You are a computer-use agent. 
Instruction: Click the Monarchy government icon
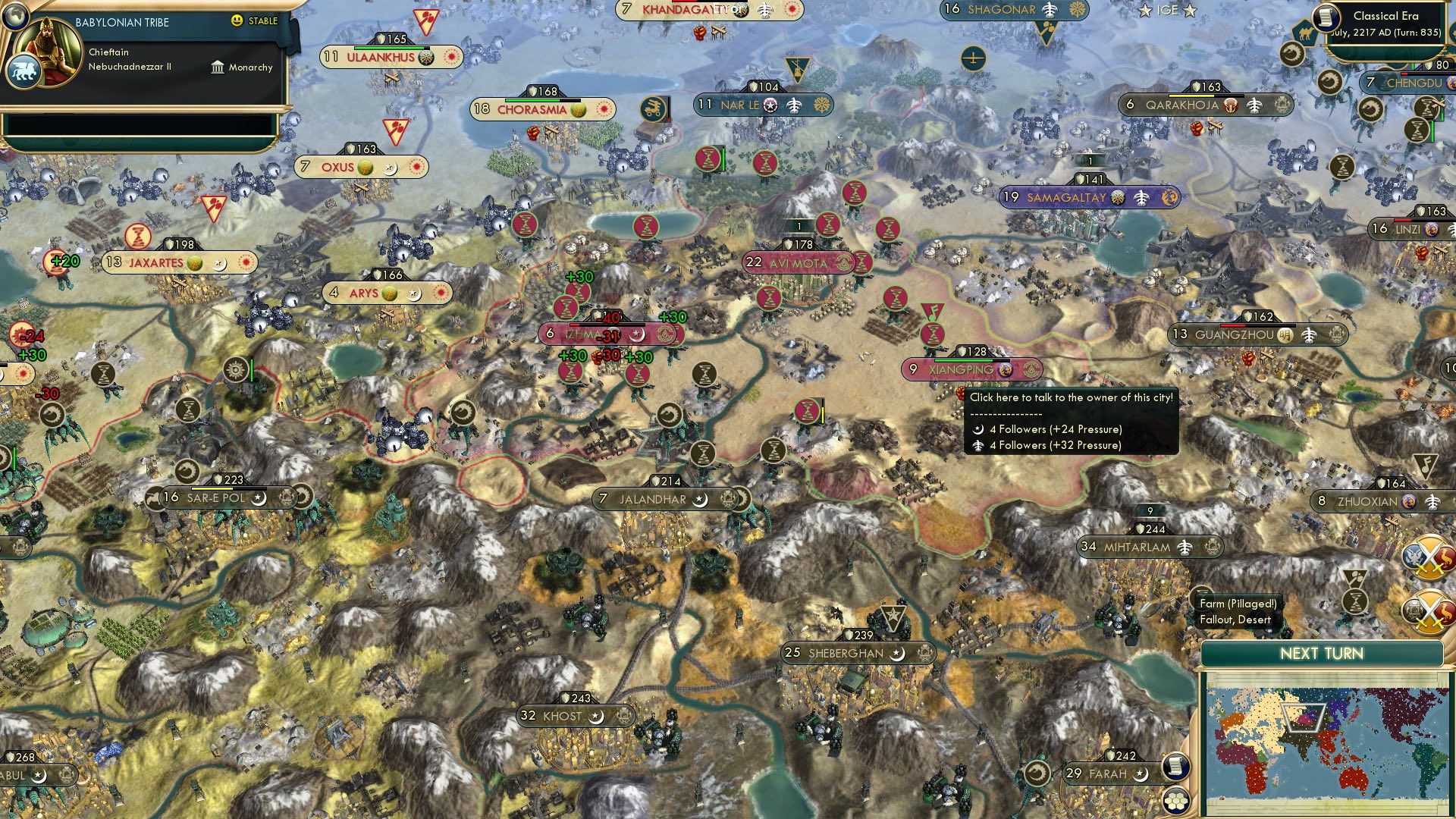(218, 69)
